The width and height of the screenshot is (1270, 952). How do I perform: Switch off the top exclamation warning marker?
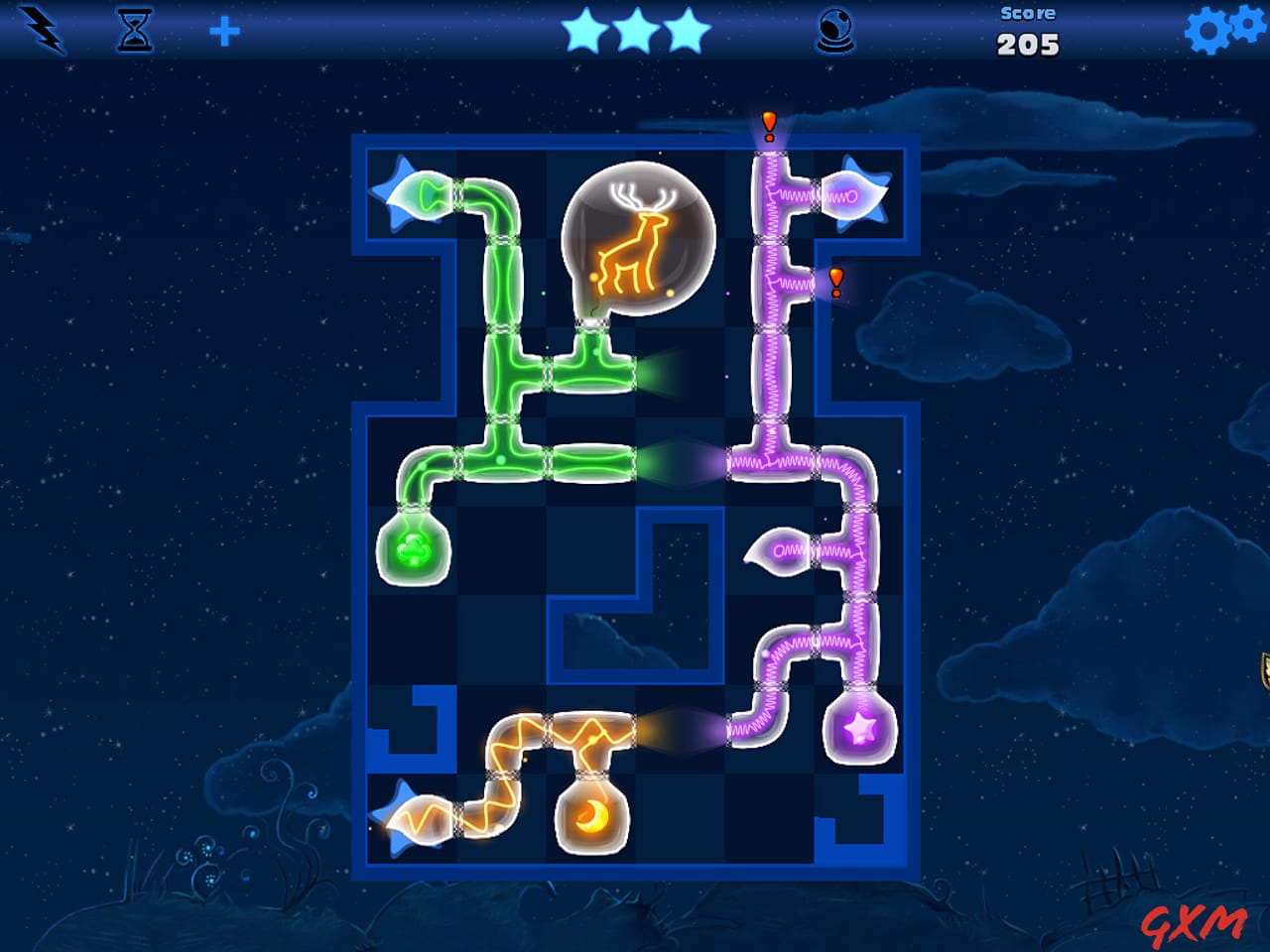(x=767, y=124)
